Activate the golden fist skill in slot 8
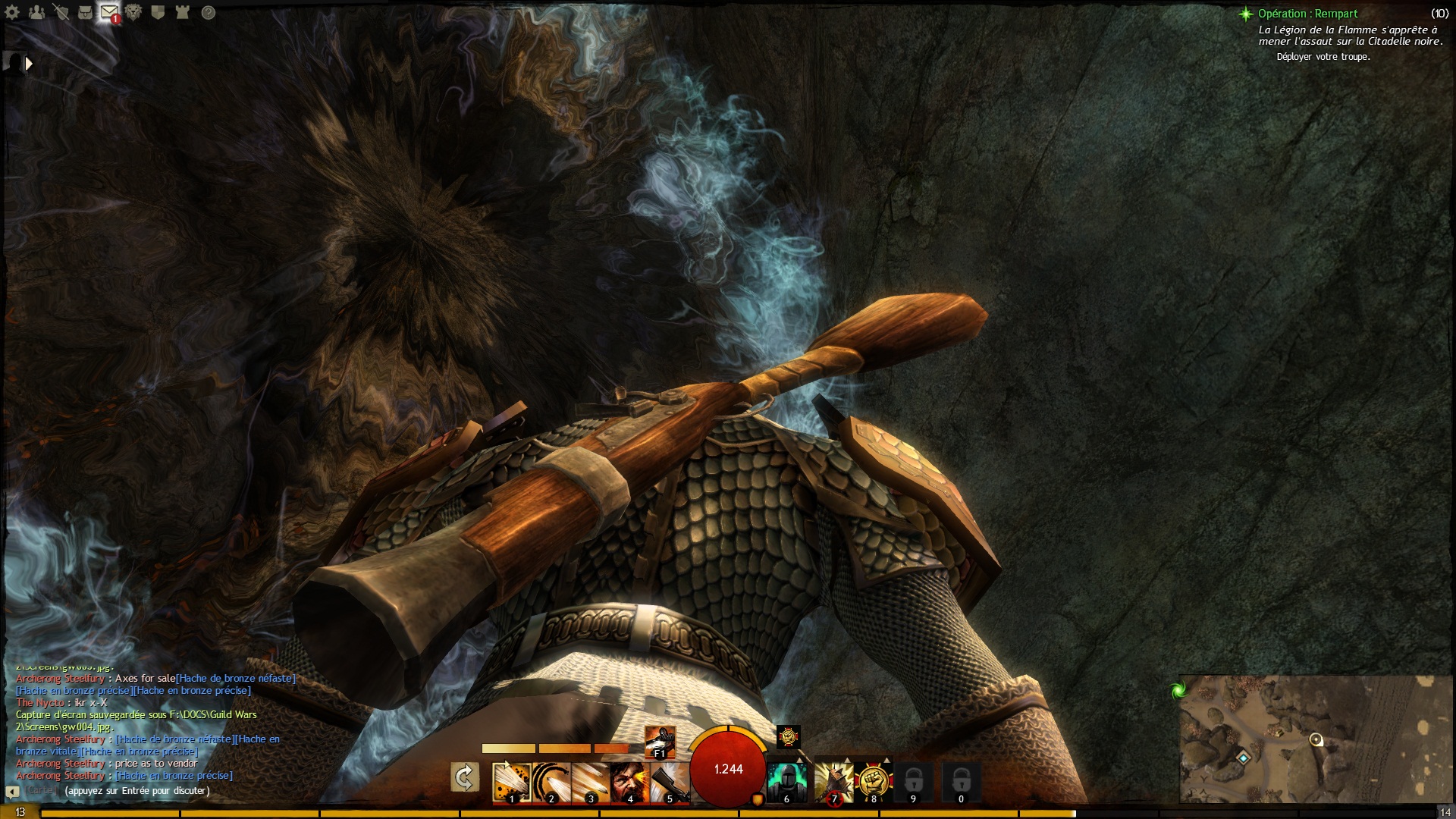The height and width of the screenshot is (819, 1456). 873,781
